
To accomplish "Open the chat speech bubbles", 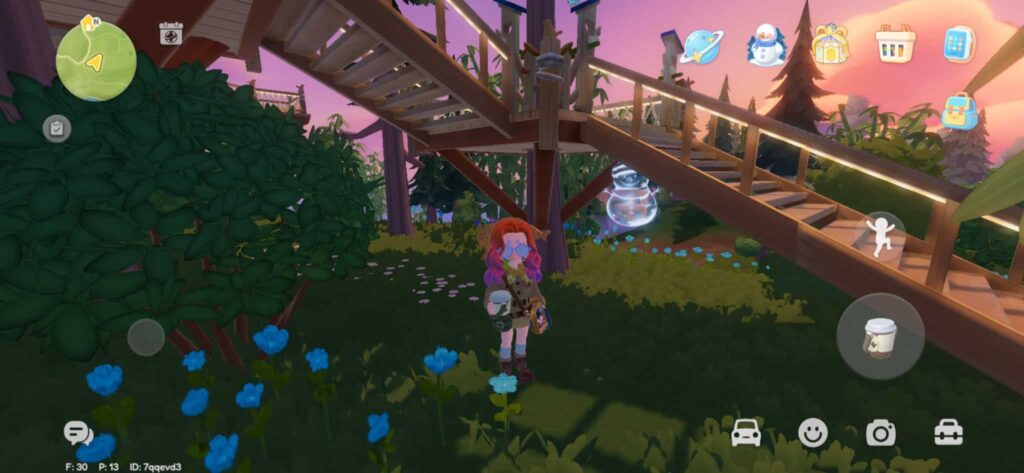I will 77,433.
